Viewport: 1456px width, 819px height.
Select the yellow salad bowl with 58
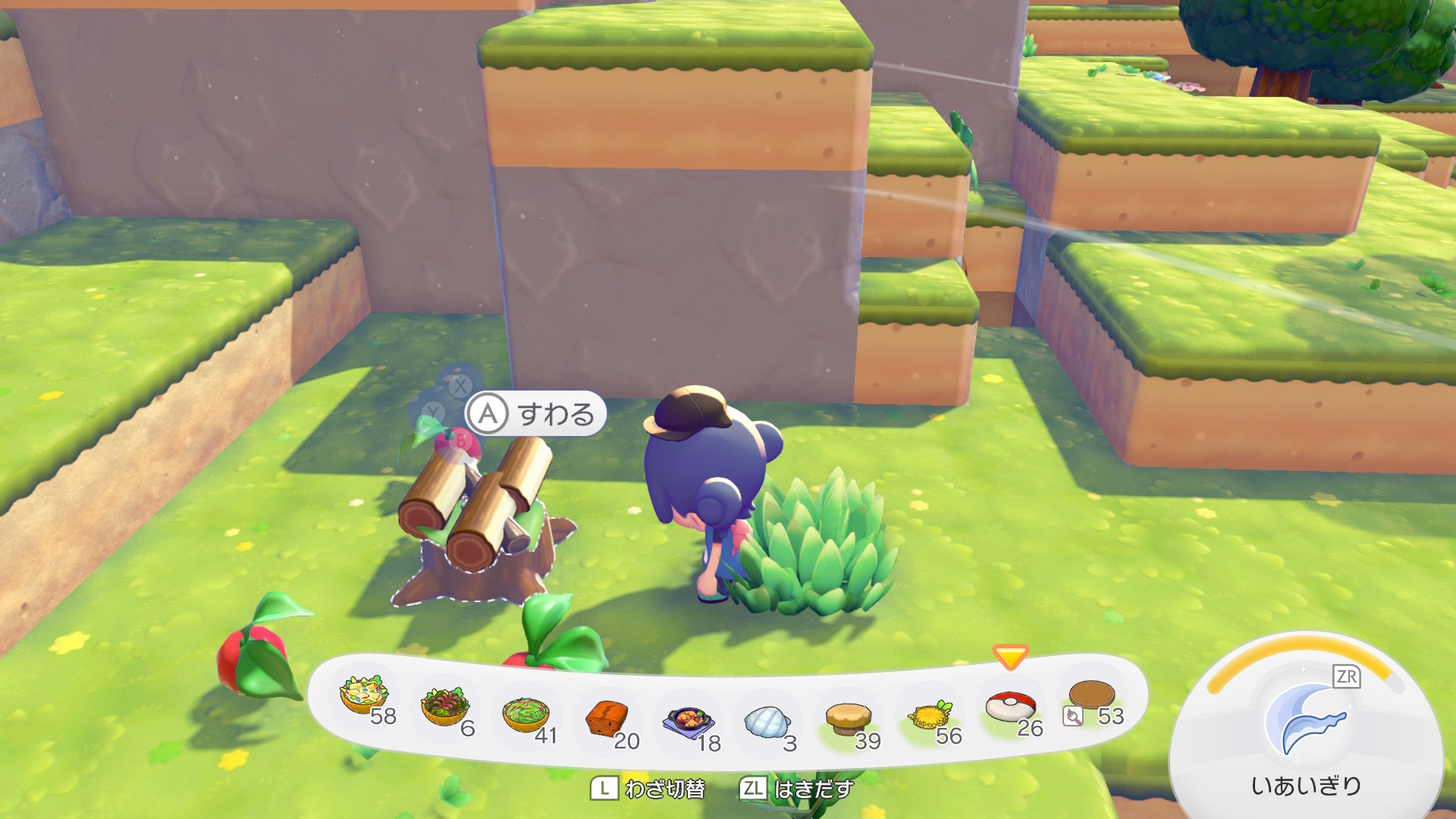[365, 696]
